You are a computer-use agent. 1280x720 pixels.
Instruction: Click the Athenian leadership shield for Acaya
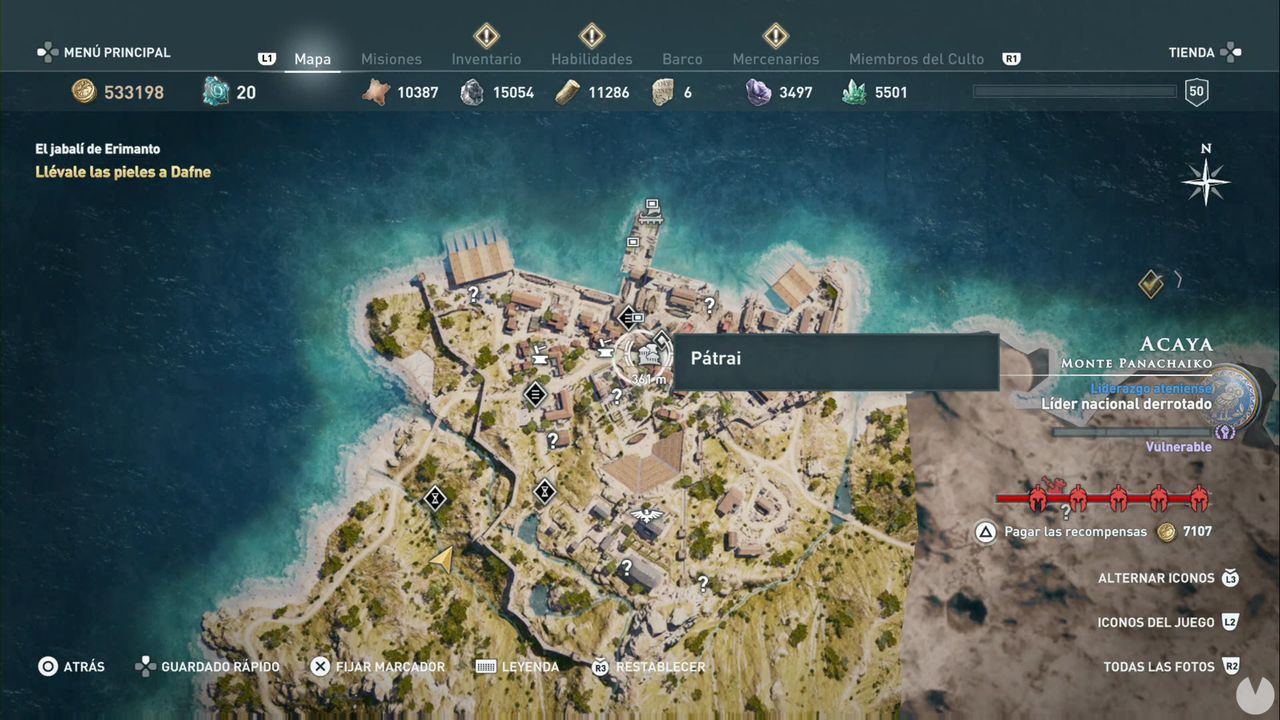tap(1232, 395)
